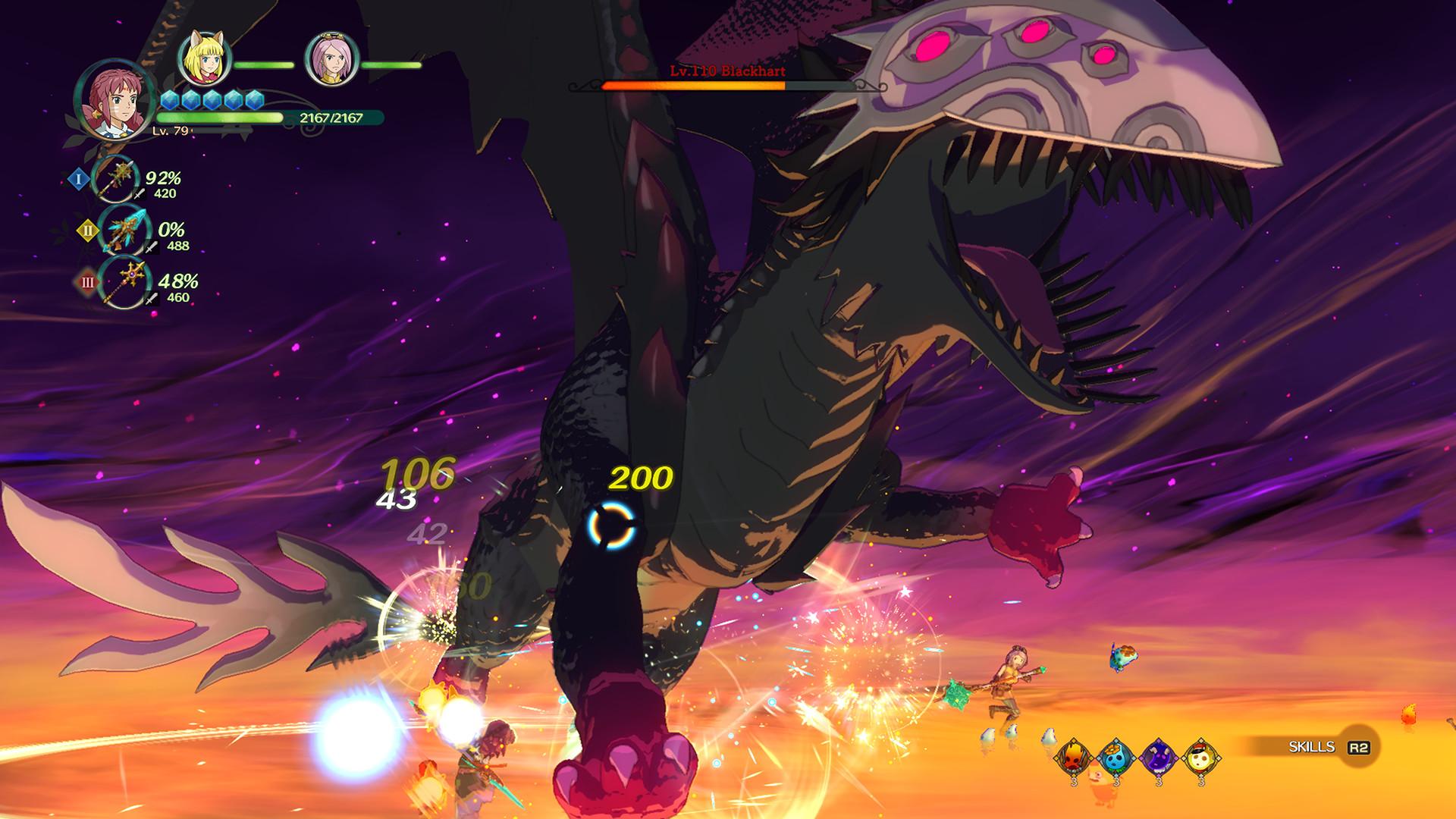Image resolution: width=1456 pixels, height=819 pixels.
Task: Toggle the red diamond badge marked III
Action: point(88,281)
